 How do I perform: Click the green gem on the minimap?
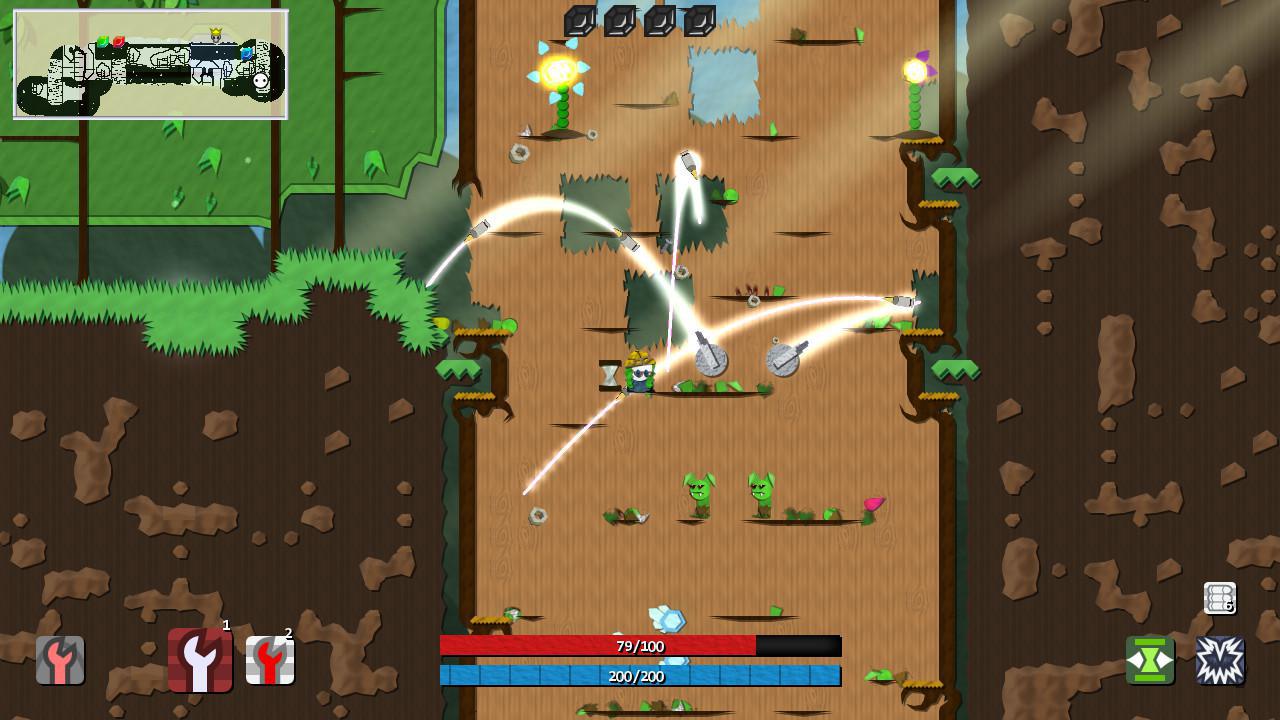(103, 41)
